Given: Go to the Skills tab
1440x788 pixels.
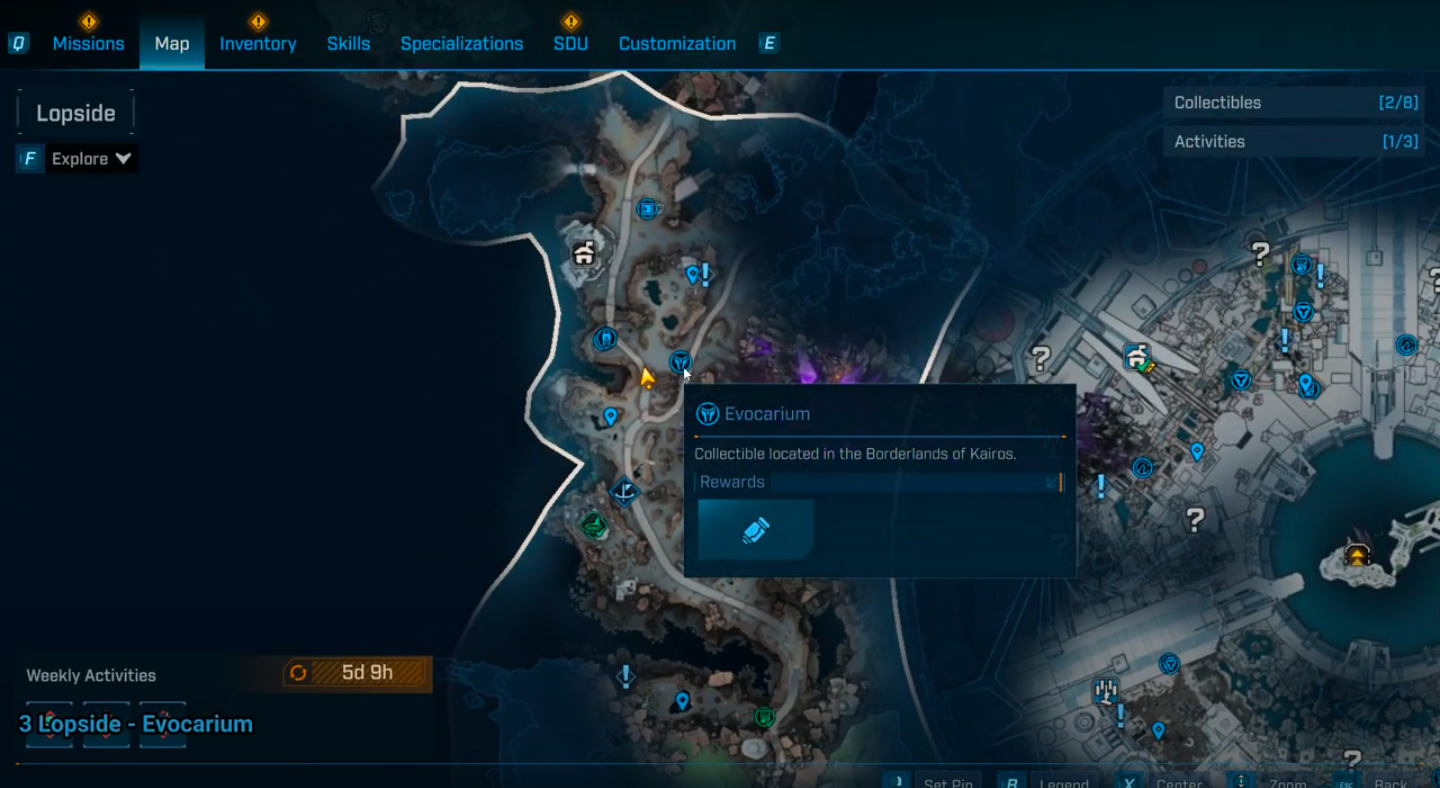Looking at the screenshot, I should point(348,44).
